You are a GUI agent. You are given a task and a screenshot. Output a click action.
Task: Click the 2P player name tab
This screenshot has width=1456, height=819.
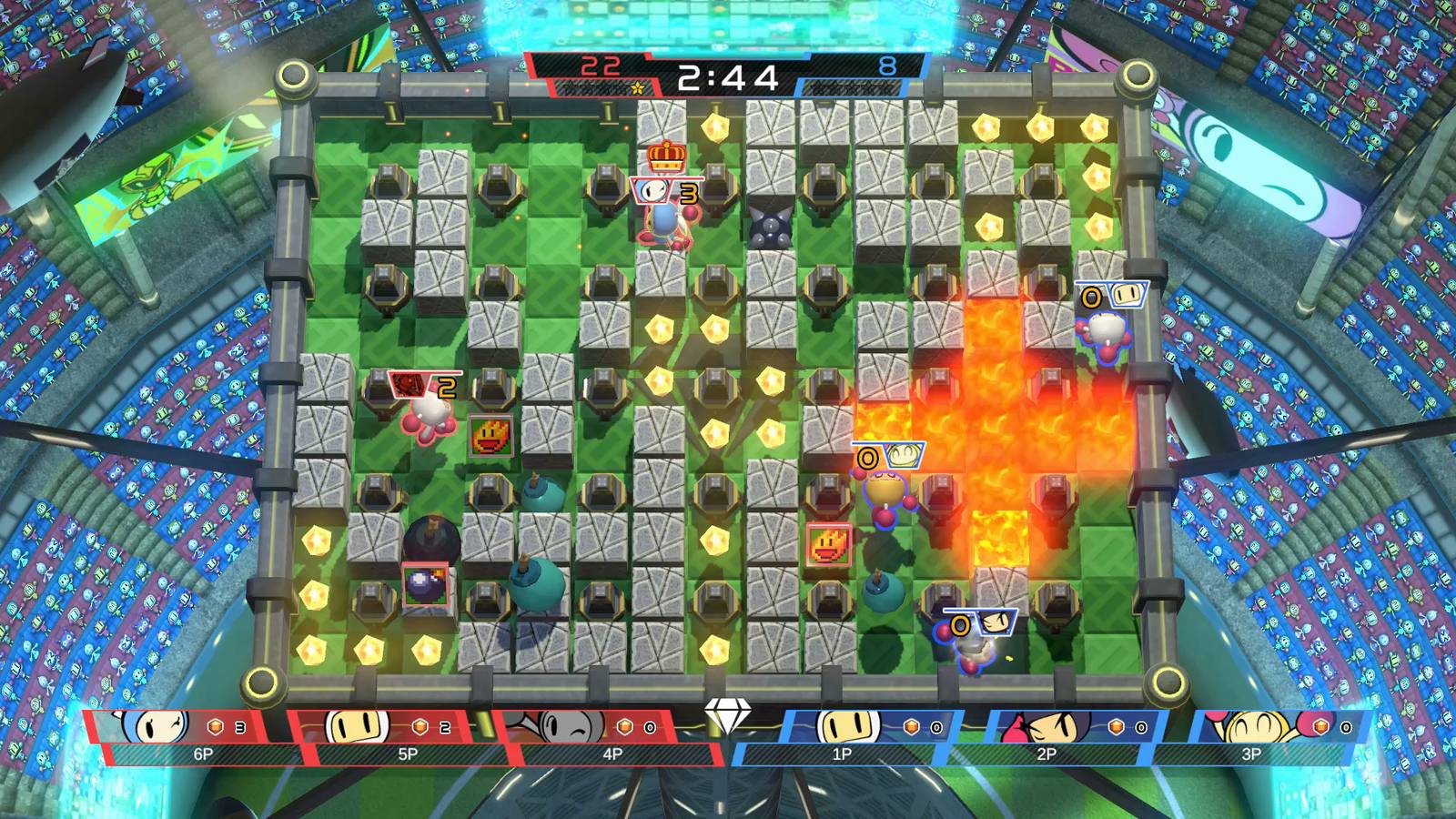pos(1048,753)
